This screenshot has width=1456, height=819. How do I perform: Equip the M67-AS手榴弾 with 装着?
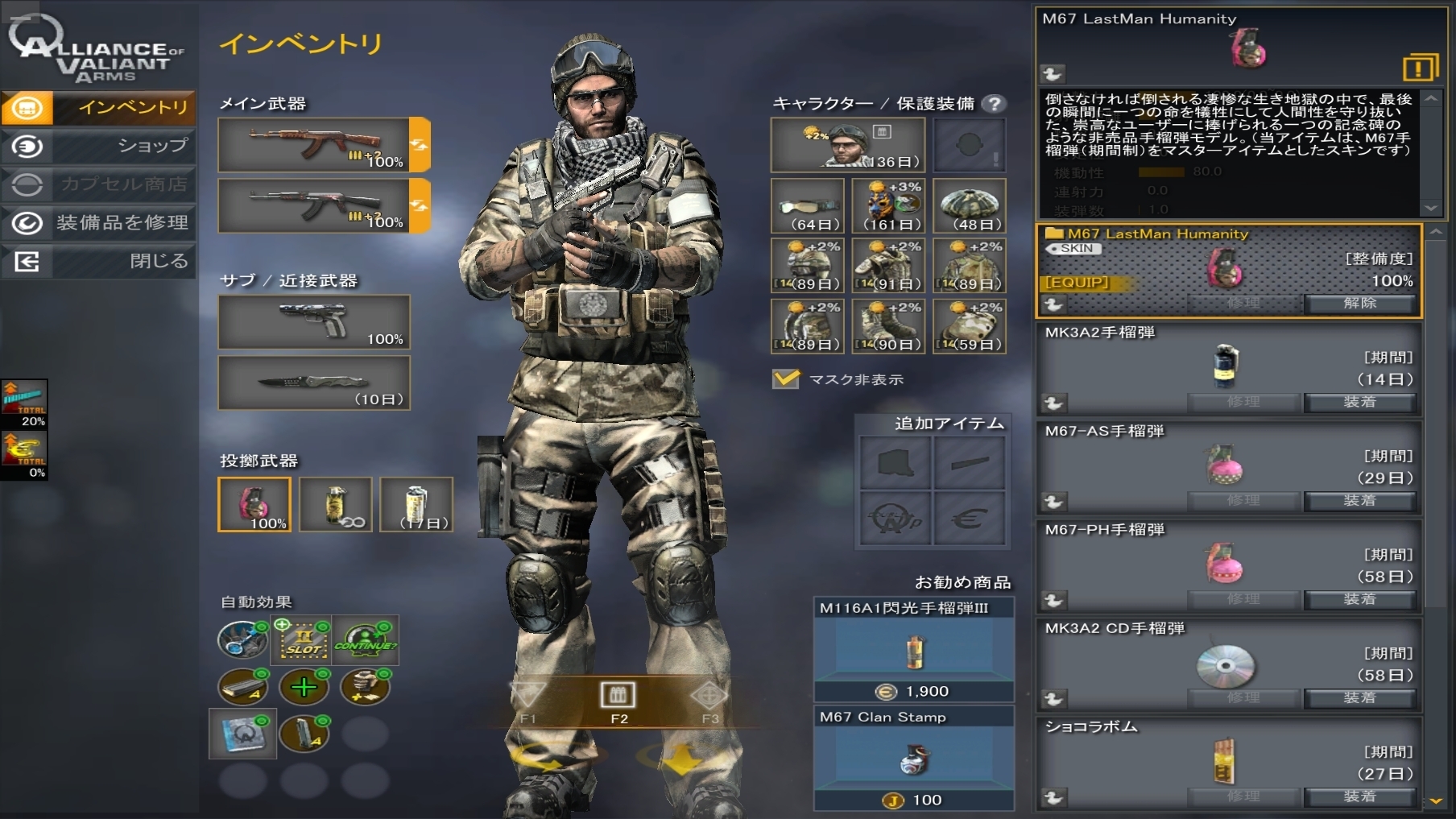[1359, 500]
